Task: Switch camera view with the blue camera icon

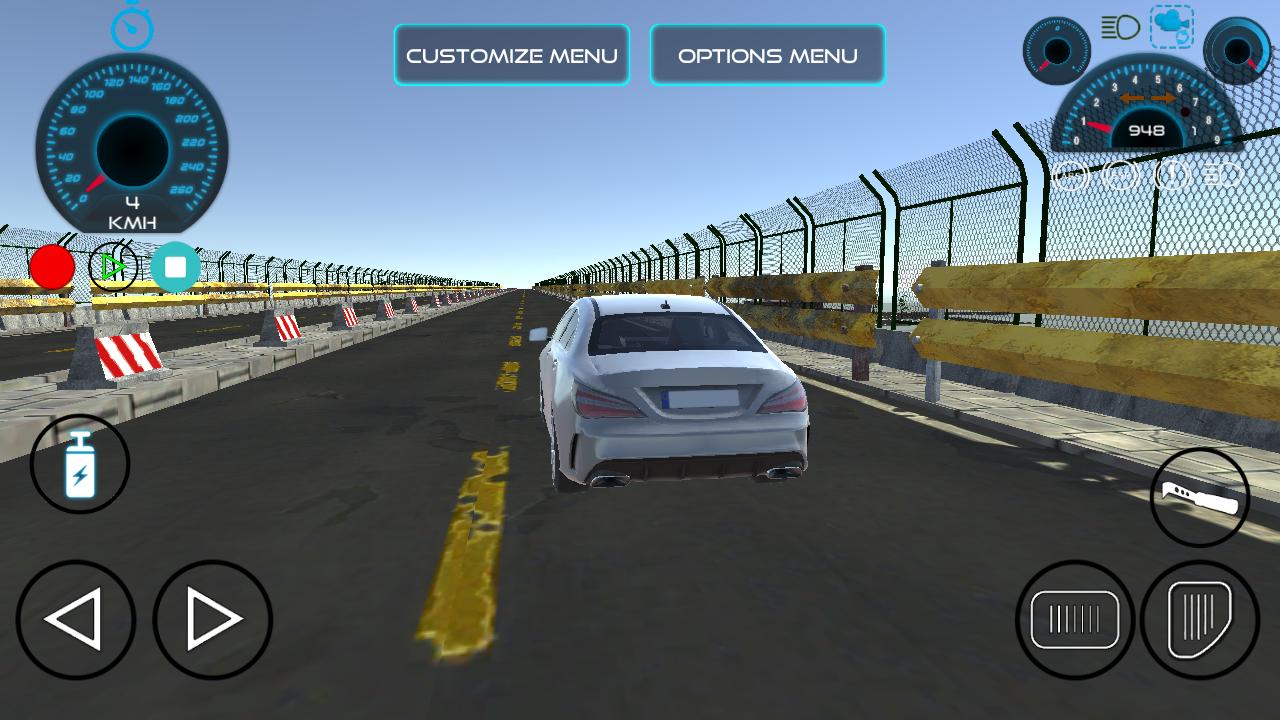Action: coord(1171,27)
